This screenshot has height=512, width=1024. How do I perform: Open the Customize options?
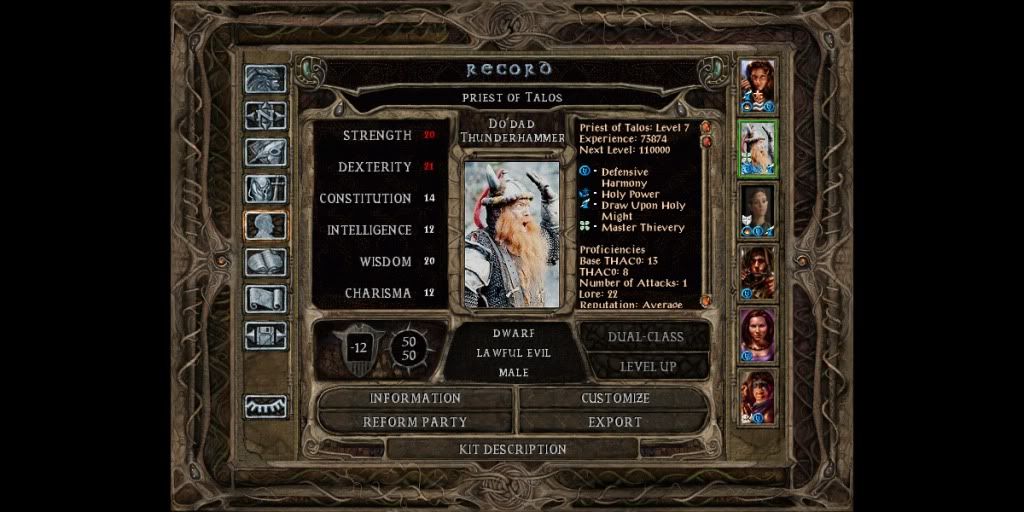point(615,398)
